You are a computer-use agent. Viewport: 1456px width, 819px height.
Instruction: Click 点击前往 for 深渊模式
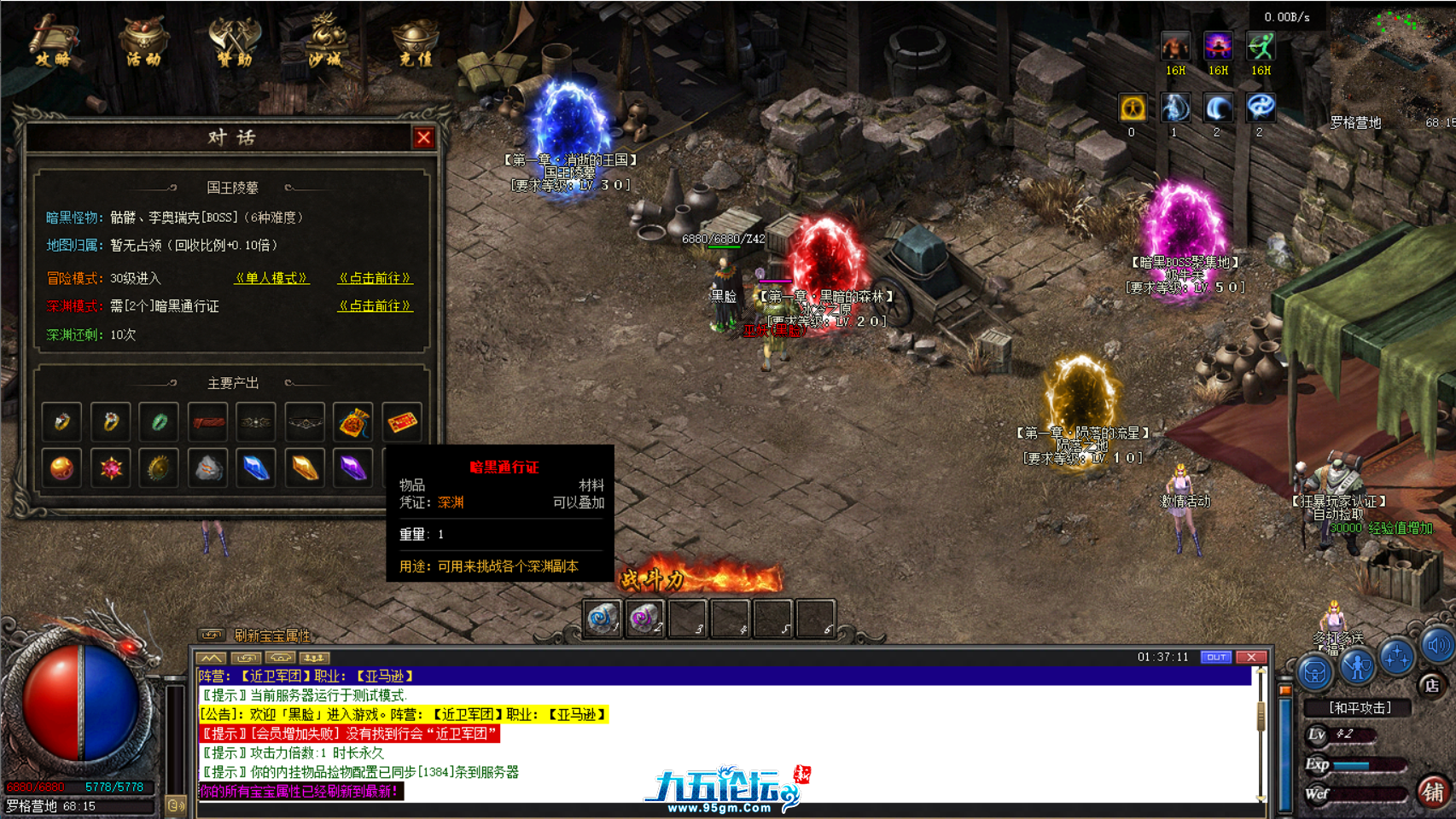375,305
